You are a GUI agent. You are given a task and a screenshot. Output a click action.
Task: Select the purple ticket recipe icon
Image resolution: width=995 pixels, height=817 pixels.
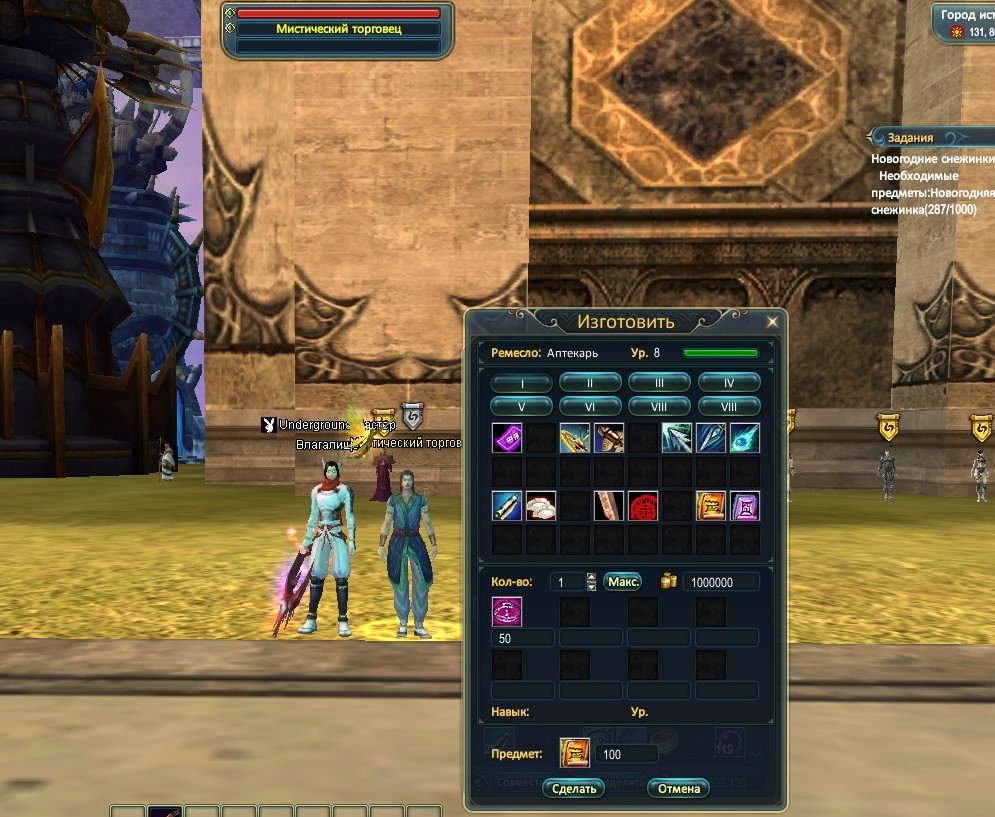pos(508,438)
